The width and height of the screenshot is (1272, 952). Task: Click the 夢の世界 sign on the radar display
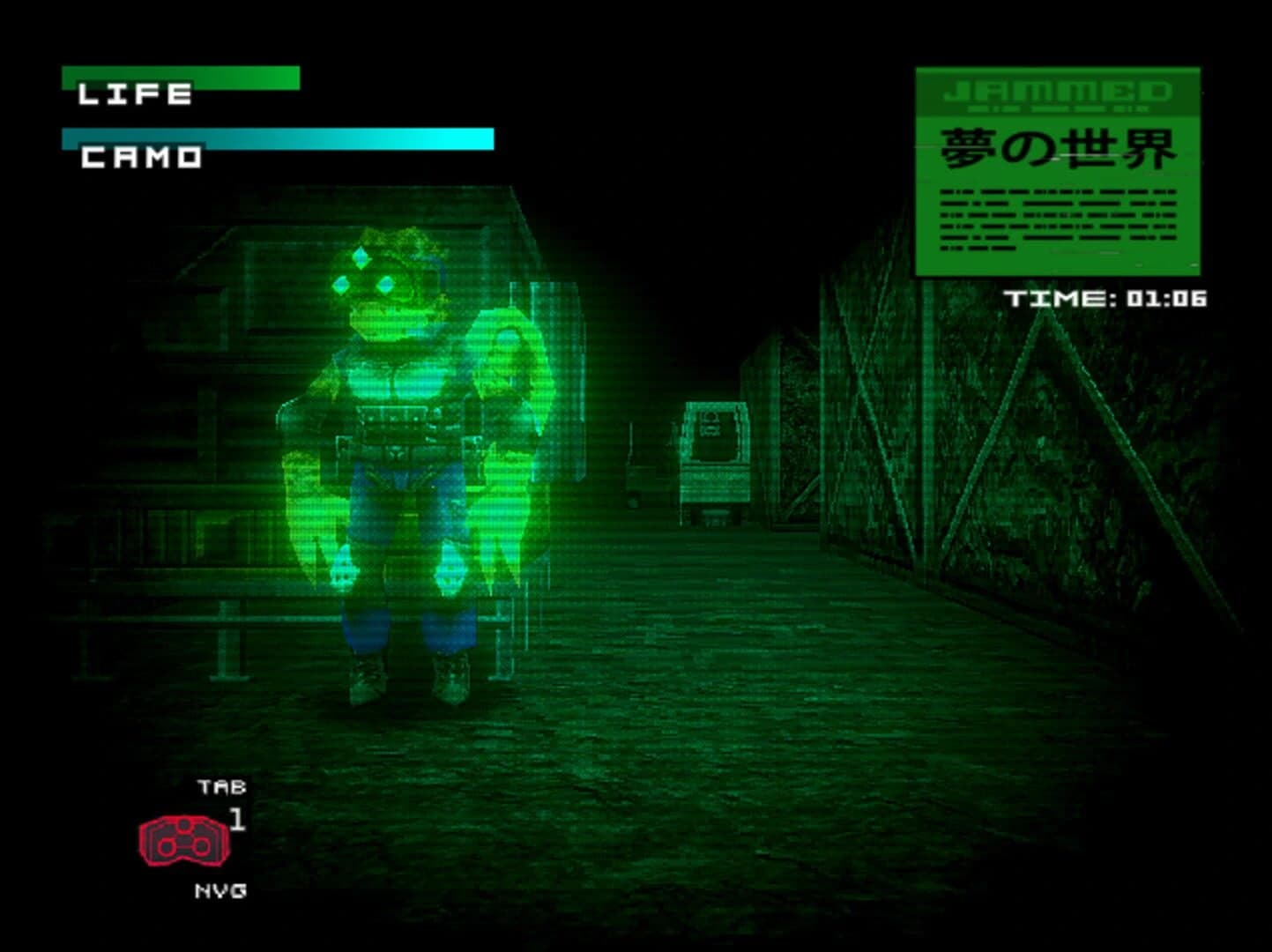click(1053, 150)
